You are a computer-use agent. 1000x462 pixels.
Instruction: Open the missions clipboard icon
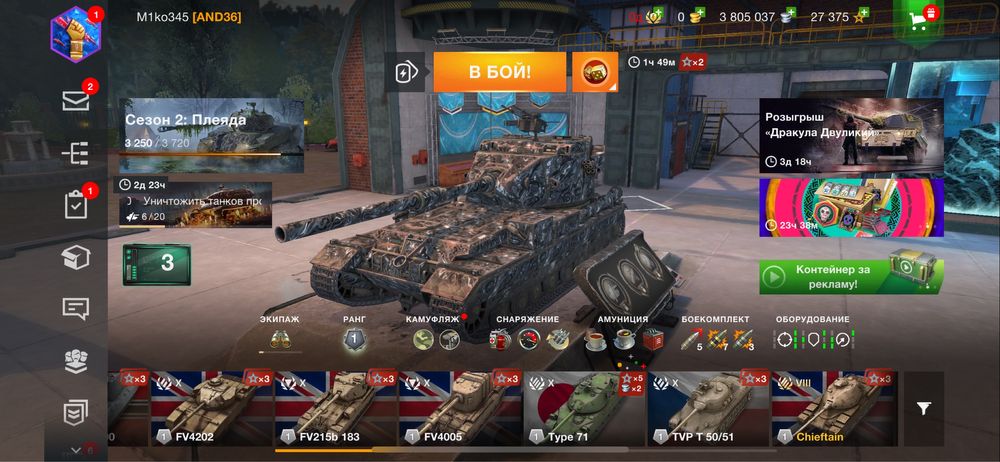point(76,205)
